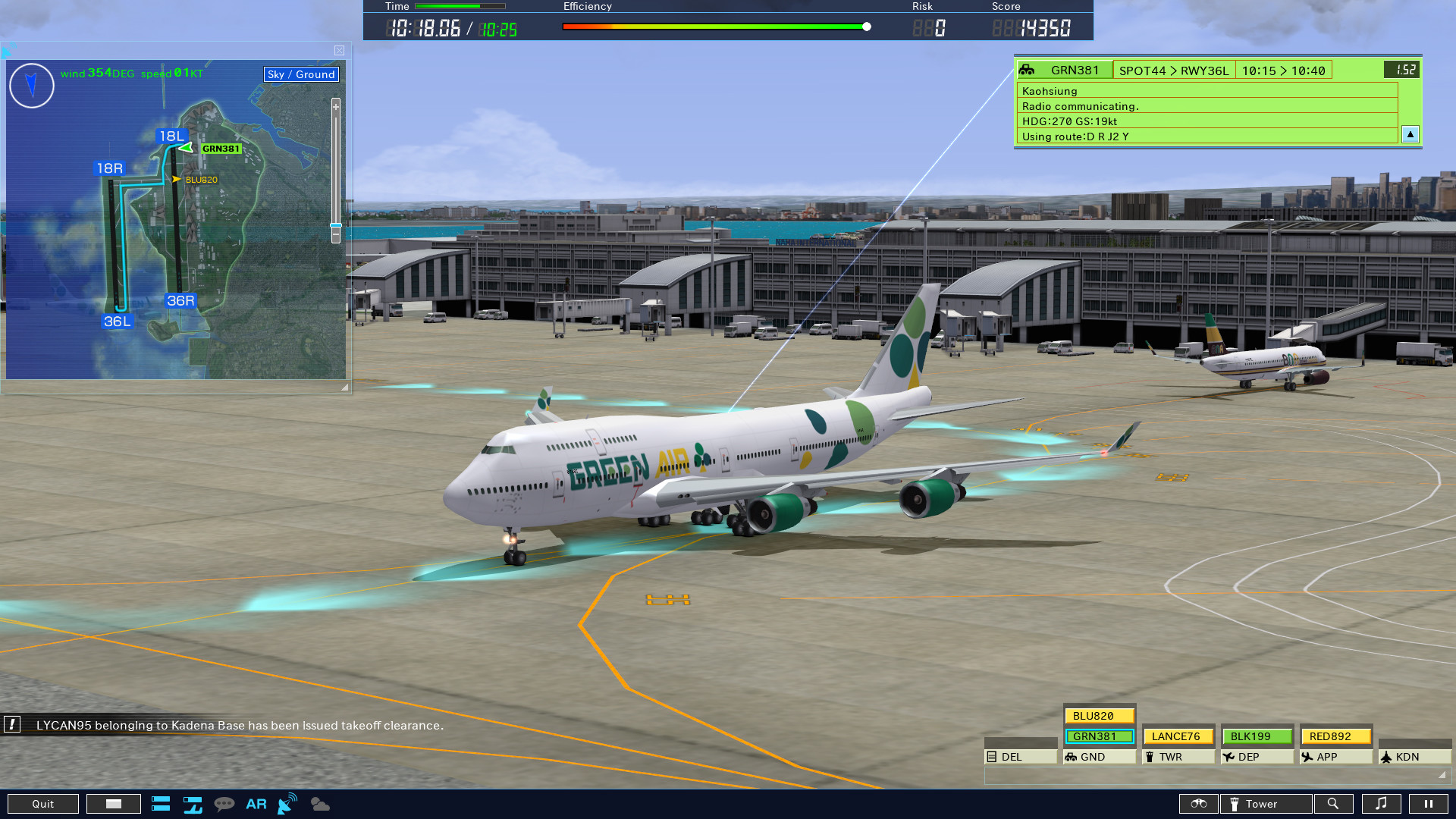Switch to the KDN controller tab
The image size is (1456, 819).
[x=1413, y=756]
